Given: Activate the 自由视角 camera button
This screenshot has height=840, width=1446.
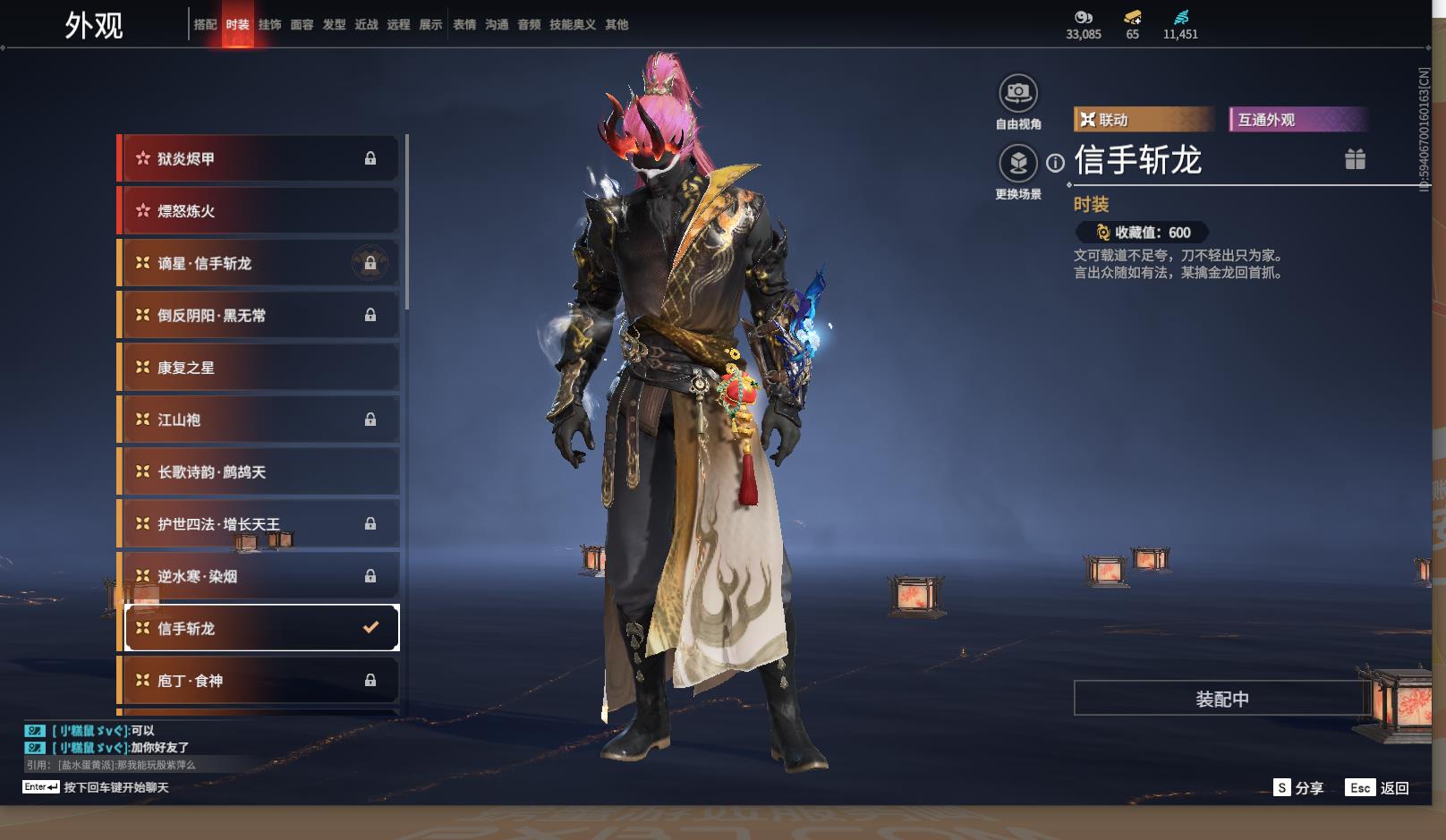Looking at the screenshot, I should click(1018, 93).
